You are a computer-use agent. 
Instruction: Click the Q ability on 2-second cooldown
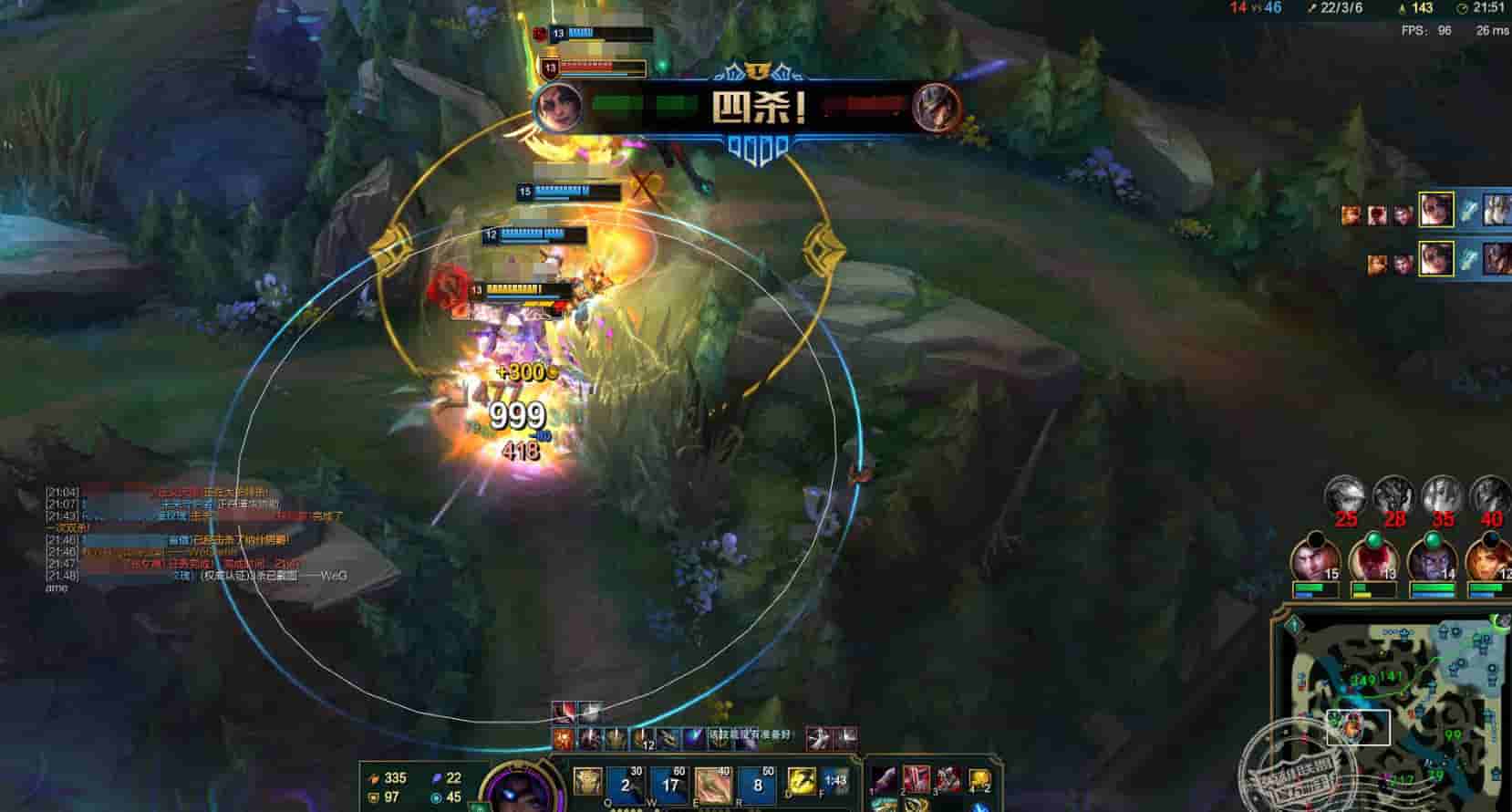[x=626, y=785]
